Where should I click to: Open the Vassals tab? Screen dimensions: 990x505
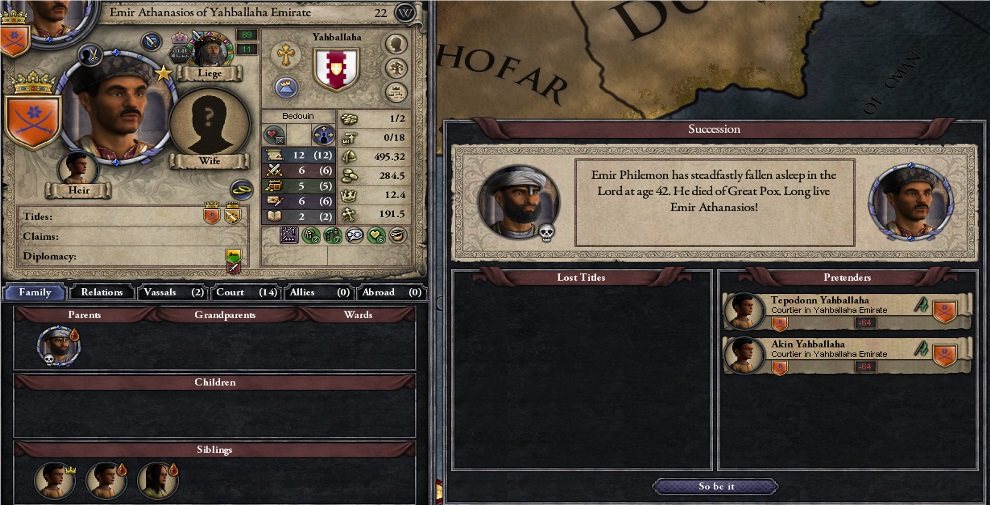coord(170,292)
